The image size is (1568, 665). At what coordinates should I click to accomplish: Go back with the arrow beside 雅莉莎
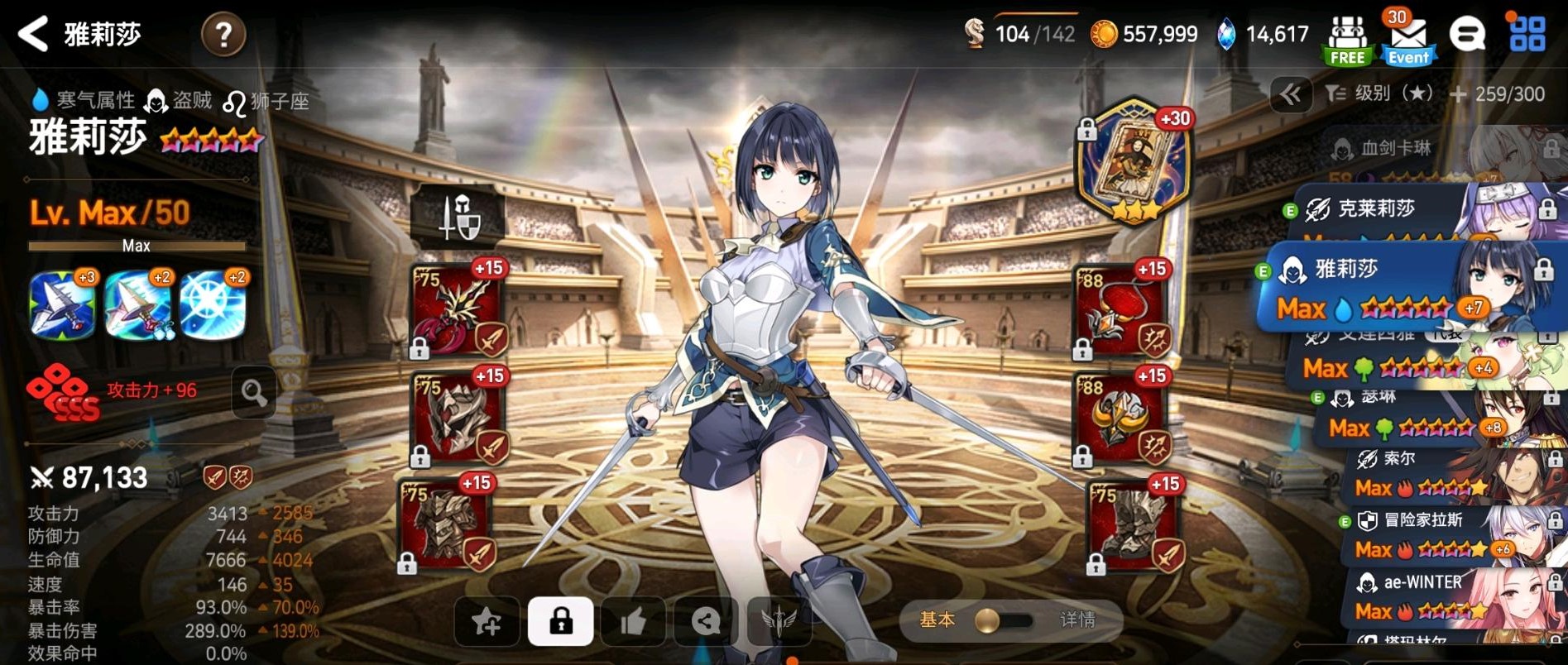34,35
